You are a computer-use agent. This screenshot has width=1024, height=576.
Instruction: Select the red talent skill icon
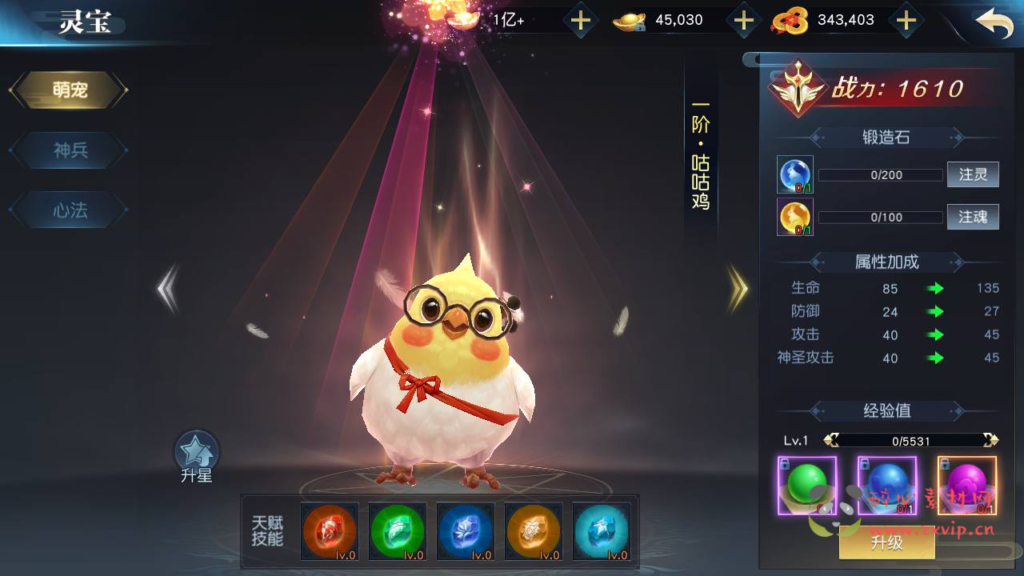click(x=330, y=530)
